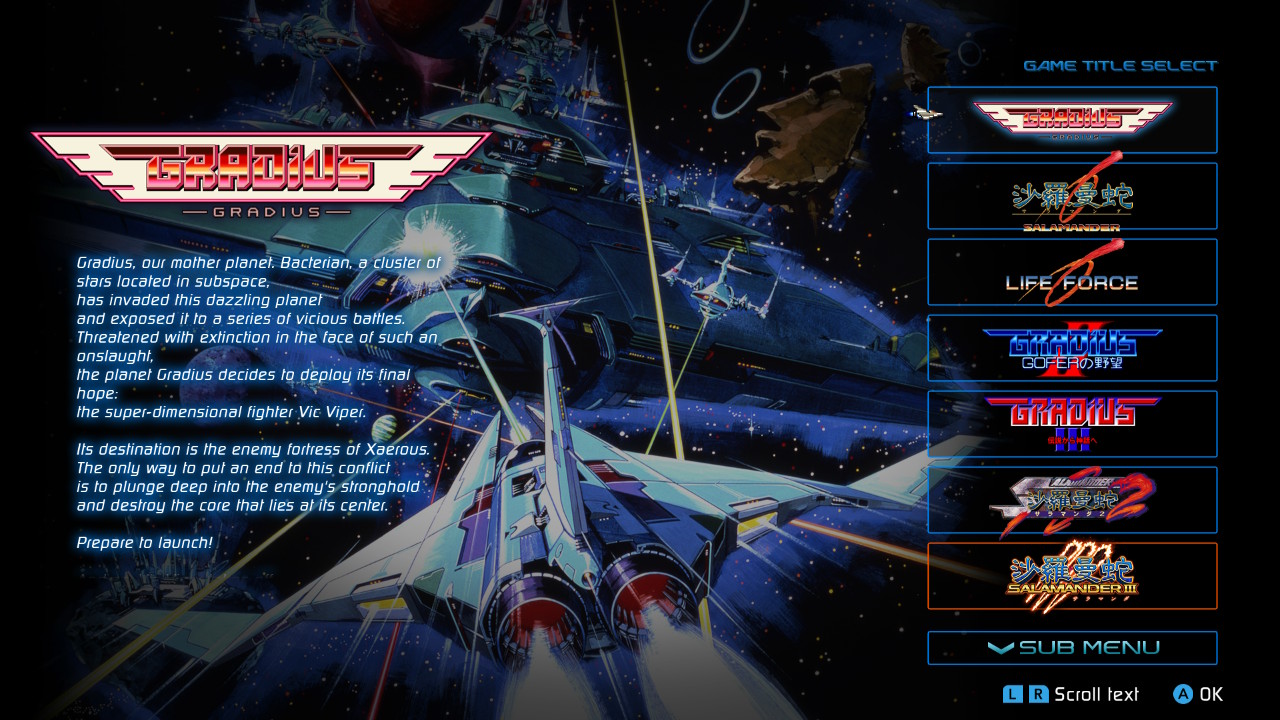Click the GAME TITLE SELECT header
1280x720 pixels.
1122,65
